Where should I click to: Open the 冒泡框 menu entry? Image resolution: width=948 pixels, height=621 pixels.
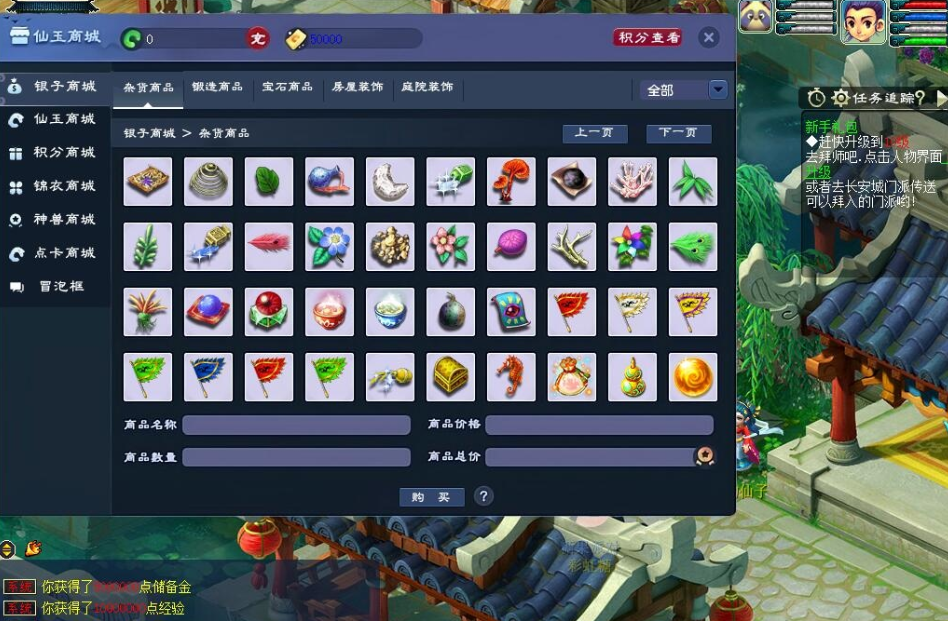pyautogui.click(x=52, y=287)
